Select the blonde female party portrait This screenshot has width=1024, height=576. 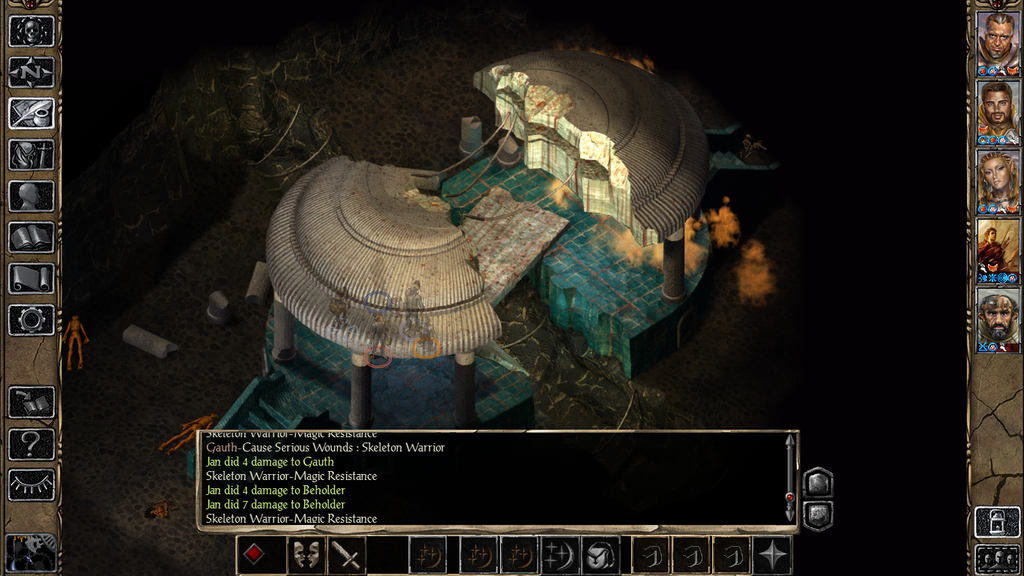point(997,179)
